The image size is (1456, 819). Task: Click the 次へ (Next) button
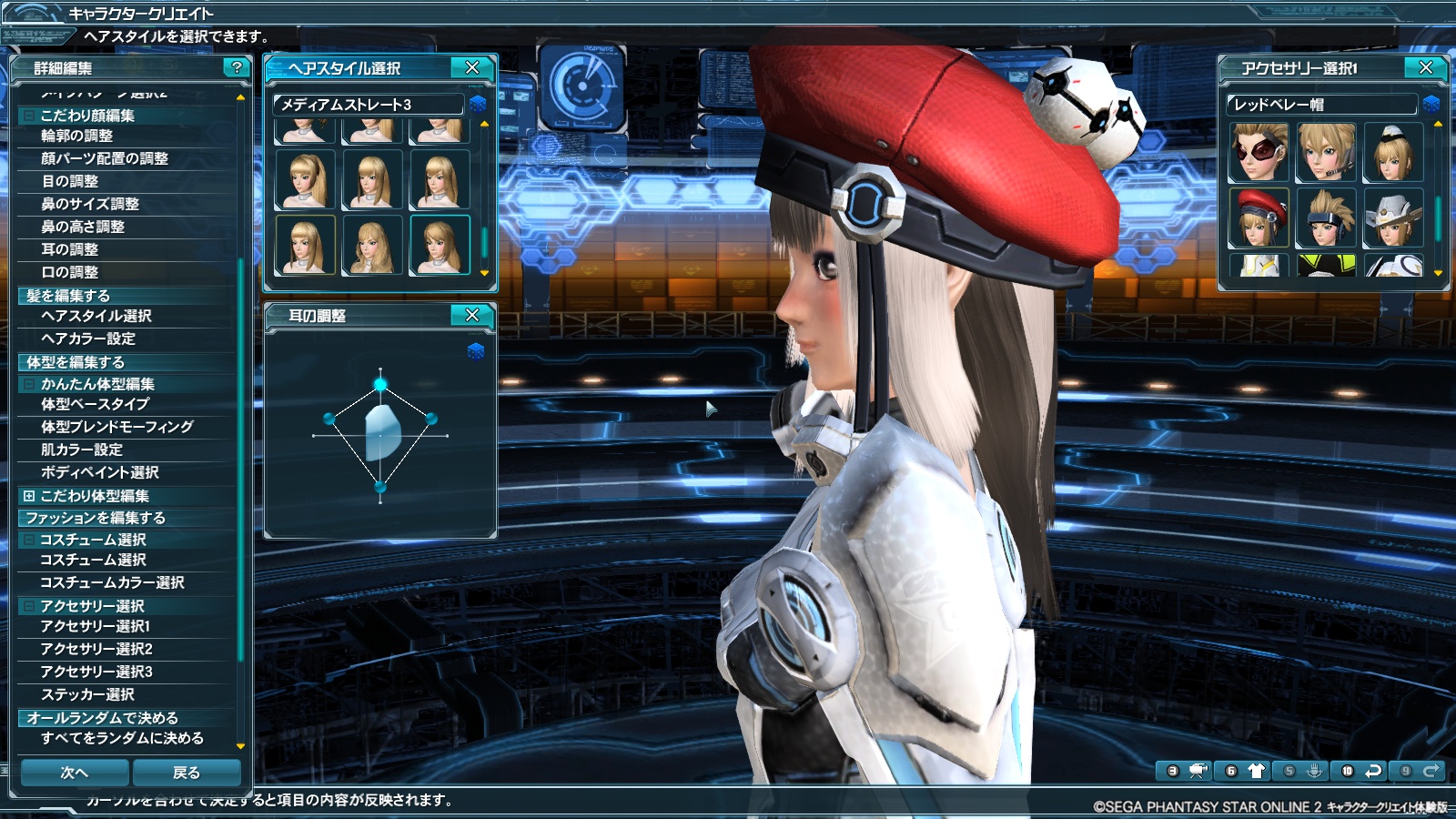[x=75, y=773]
